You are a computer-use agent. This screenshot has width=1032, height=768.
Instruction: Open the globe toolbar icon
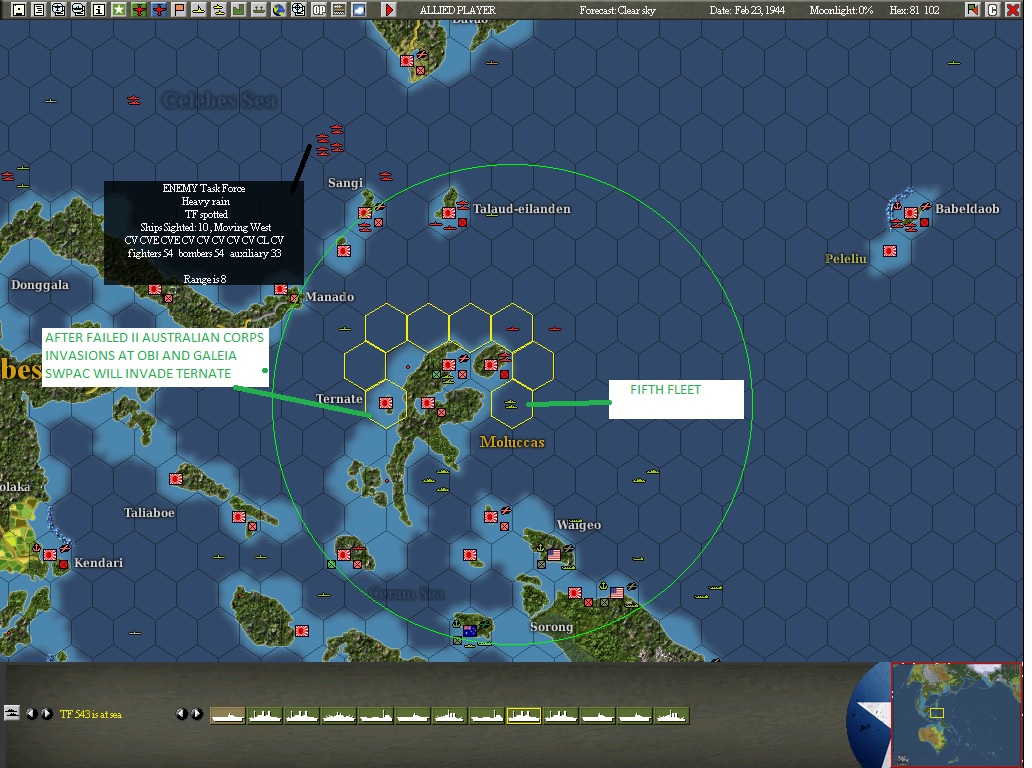coord(279,10)
